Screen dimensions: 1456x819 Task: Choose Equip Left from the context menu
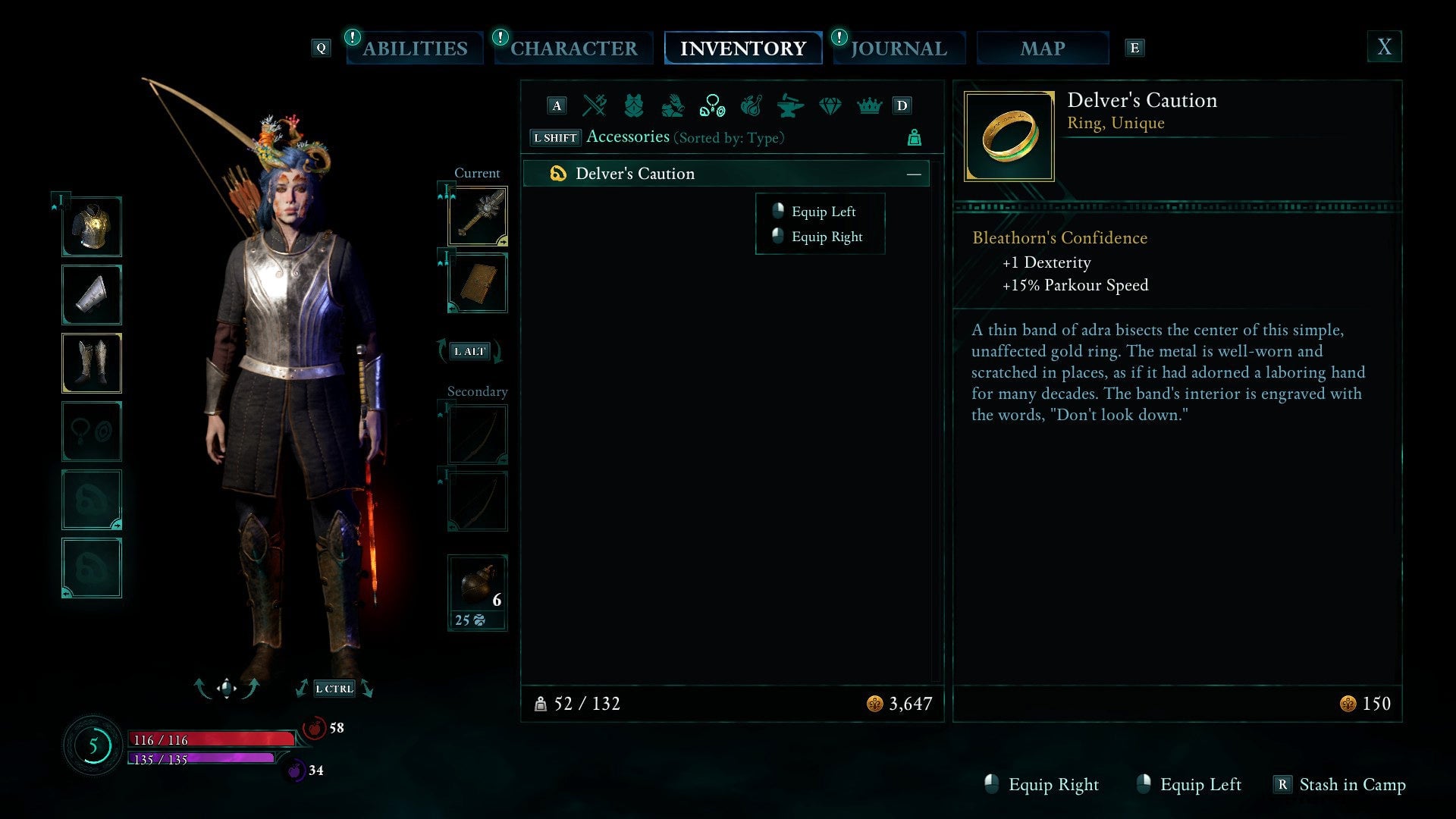point(823,212)
